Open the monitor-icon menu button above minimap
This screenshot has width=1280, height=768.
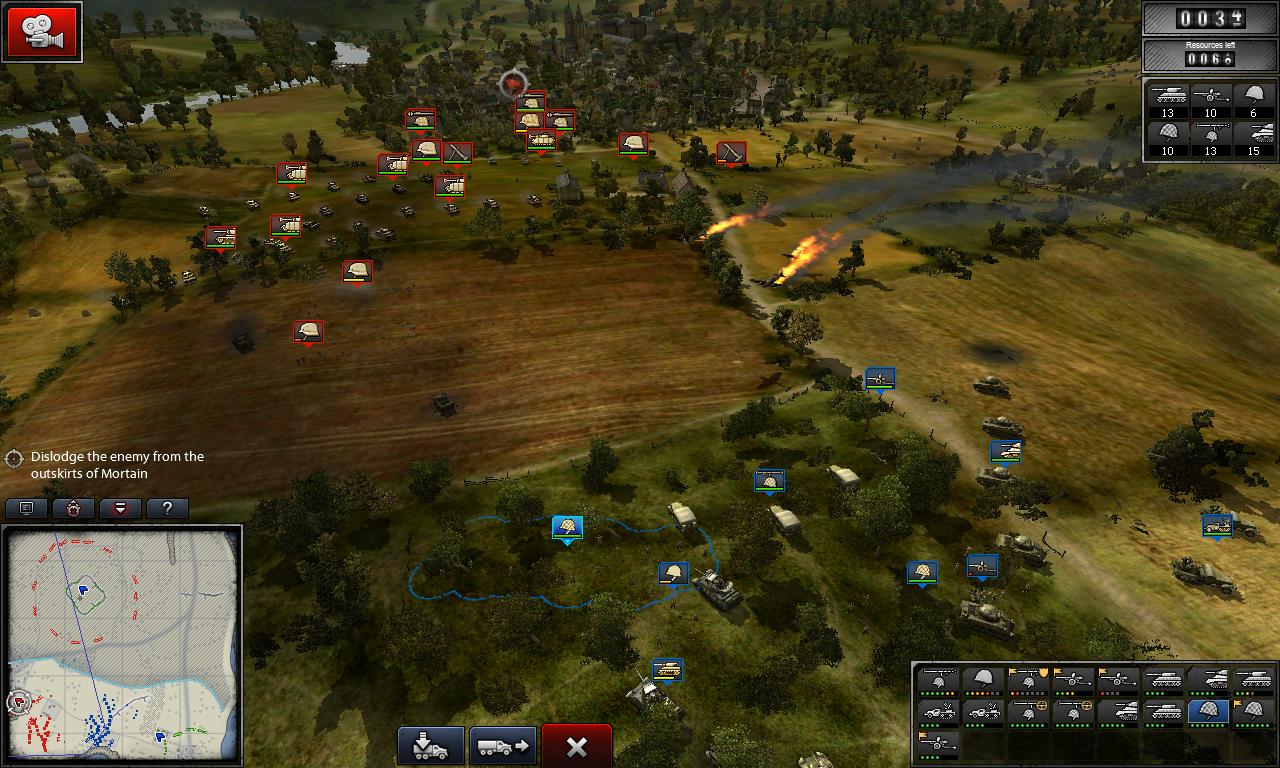27,508
